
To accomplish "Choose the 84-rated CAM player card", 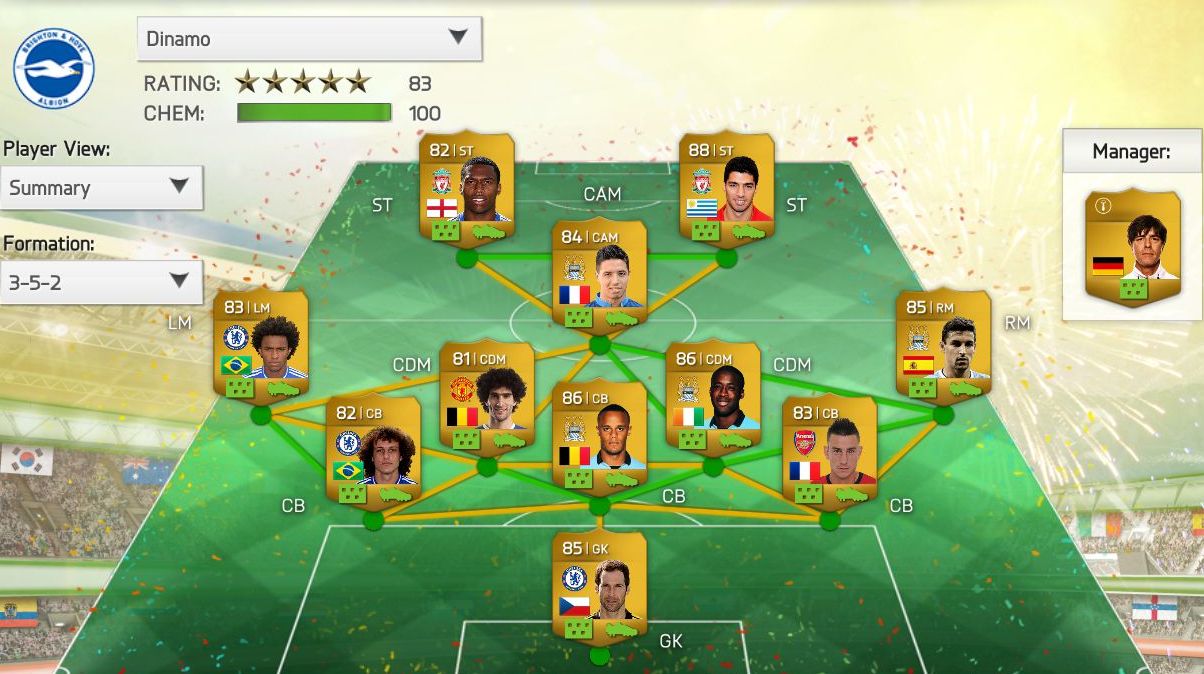I will (599, 274).
